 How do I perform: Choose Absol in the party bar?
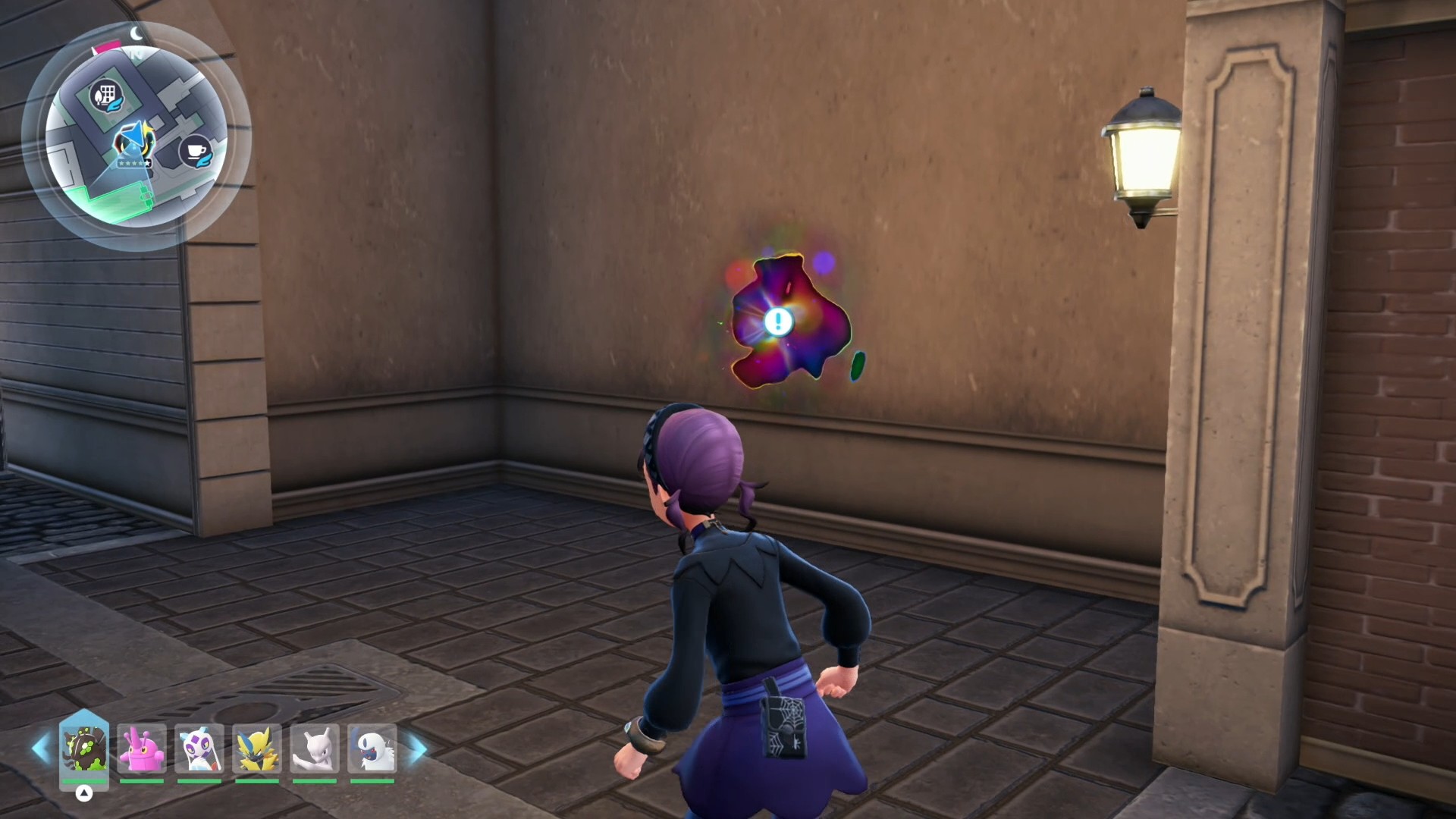[372, 748]
